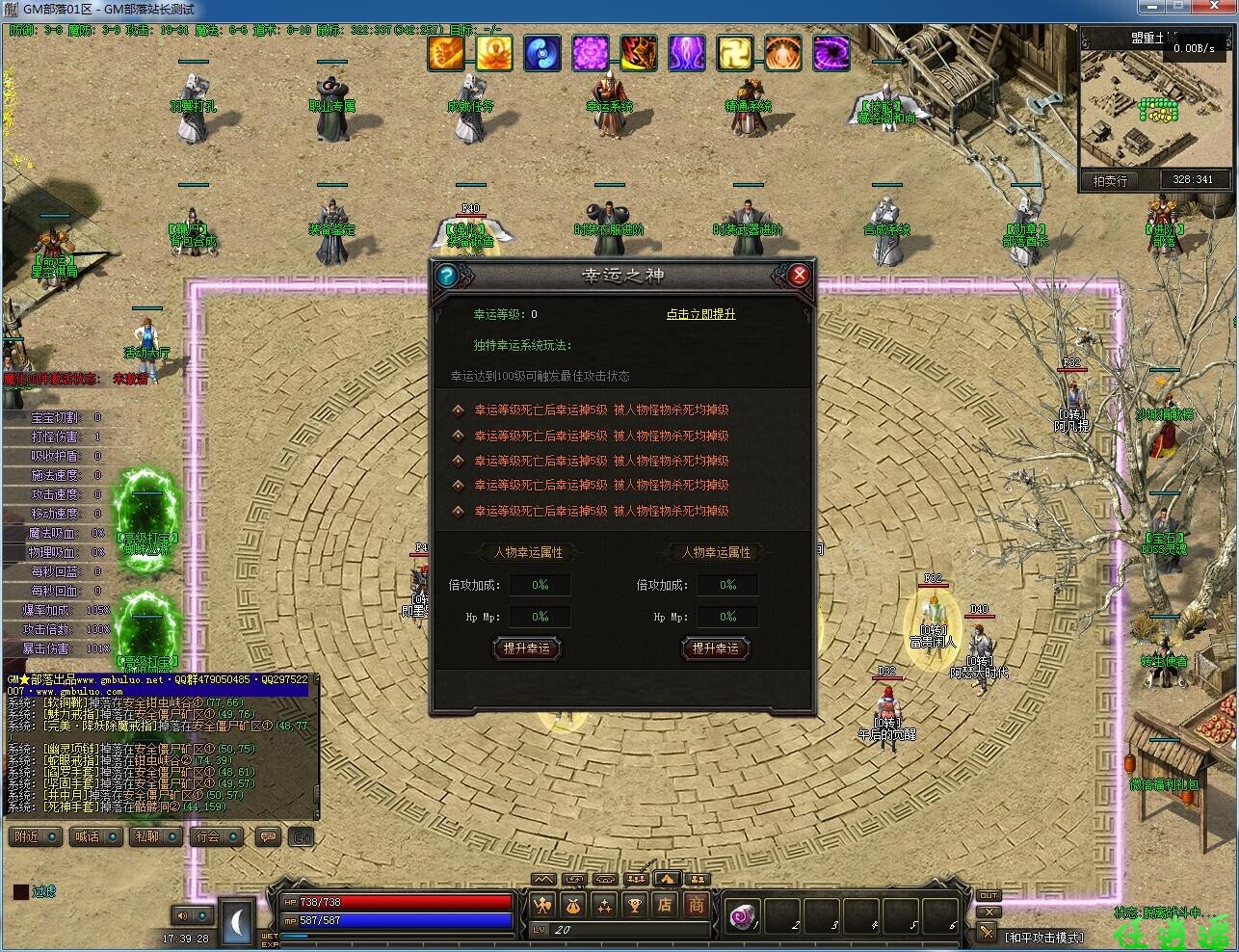The width and height of the screenshot is (1239, 952).
Task: Open the 商 mall button on the bottom bar
Action: coord(696,905)
